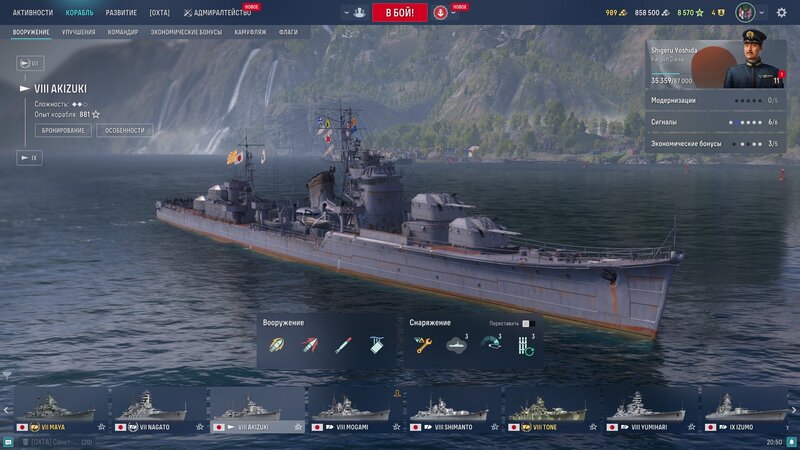Open ОСОБЕННОСТИ ship features

pyautogui.click(x=125, y=130)
